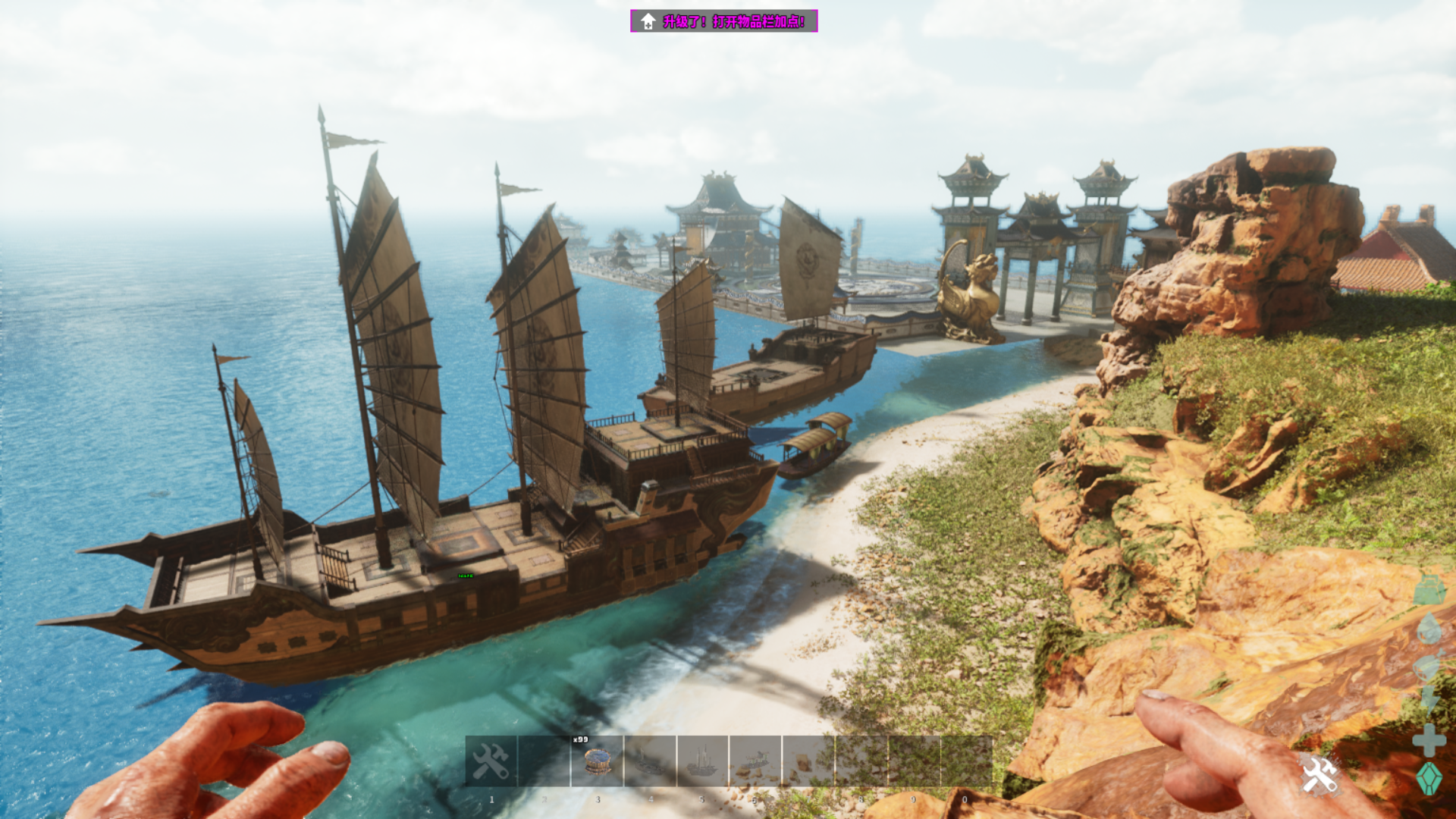Select the crossed hammer and wrench hotbar slot
The width and height of the screenshot is (1456, 819).
coord(491,761)
